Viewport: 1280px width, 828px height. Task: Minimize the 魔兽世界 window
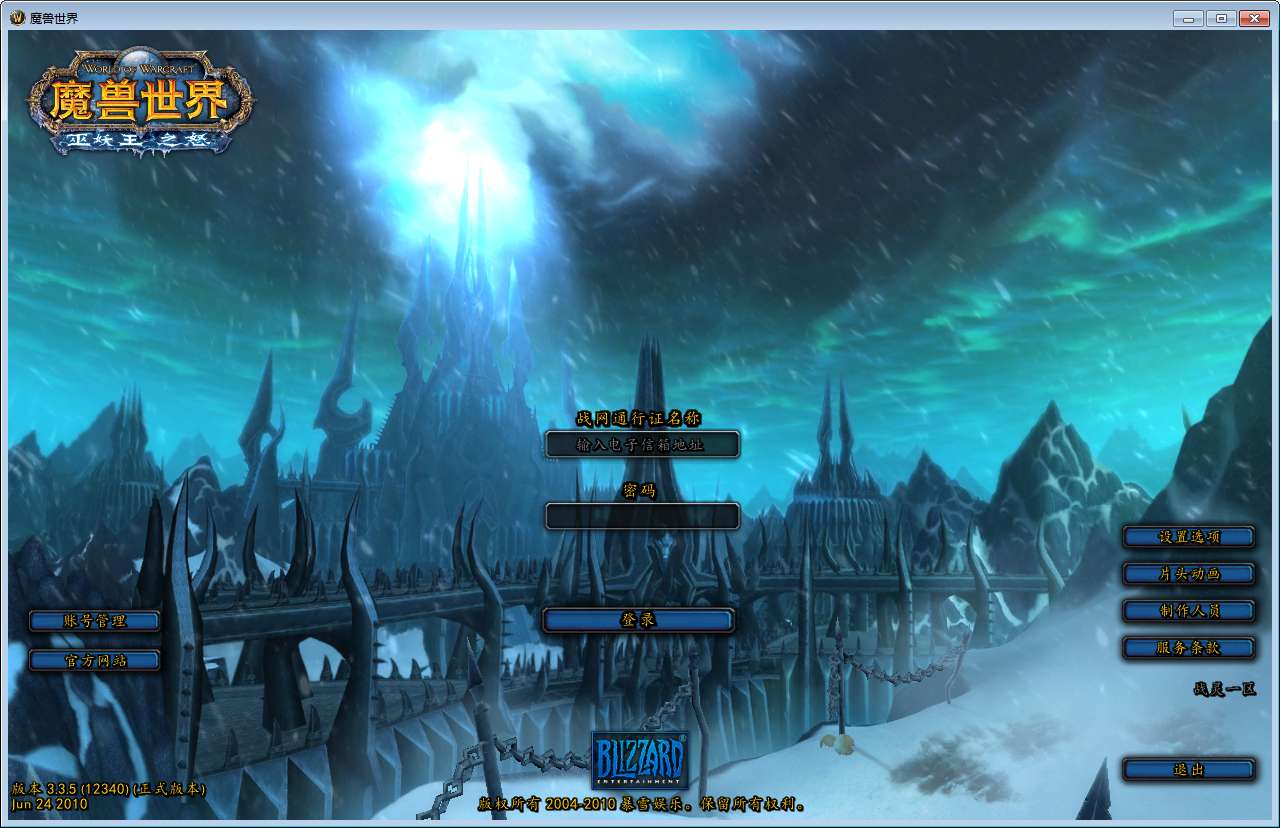coord(1189,18)
